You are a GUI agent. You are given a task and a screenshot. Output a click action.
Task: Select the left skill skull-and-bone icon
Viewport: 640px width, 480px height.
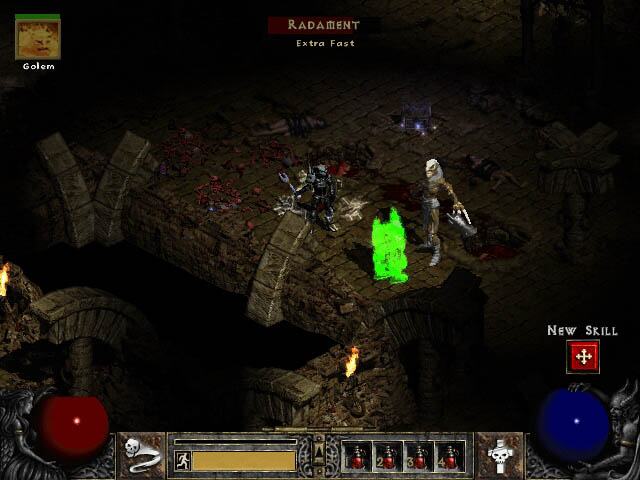point(142,455)
